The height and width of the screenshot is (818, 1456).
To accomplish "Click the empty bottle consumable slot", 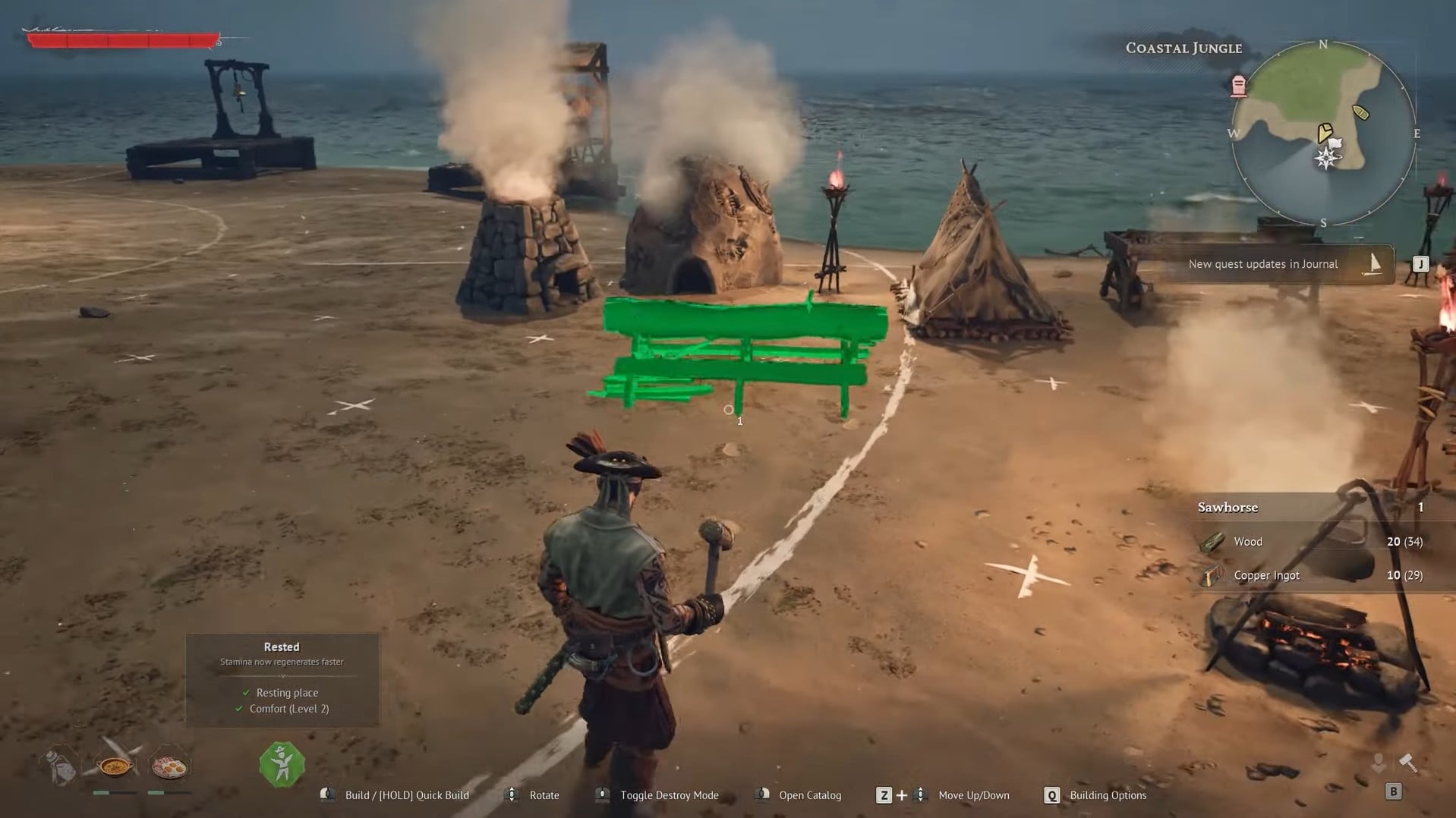I will [61, 766].
